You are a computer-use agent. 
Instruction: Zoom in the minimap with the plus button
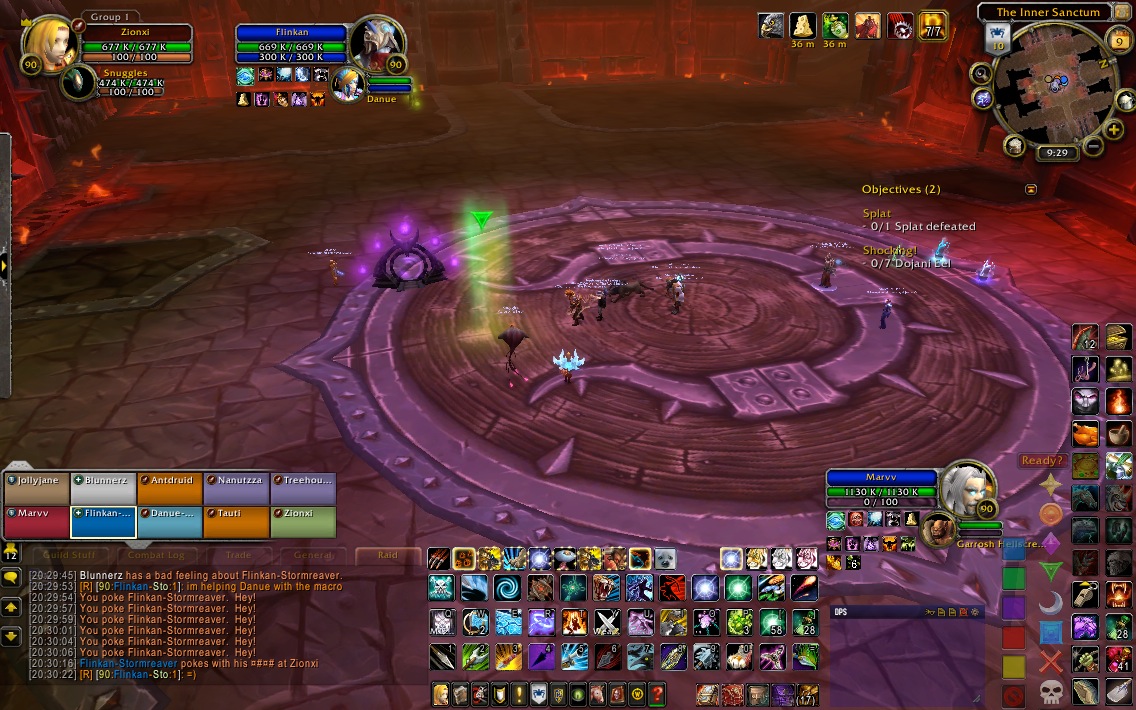(1114, 130)
